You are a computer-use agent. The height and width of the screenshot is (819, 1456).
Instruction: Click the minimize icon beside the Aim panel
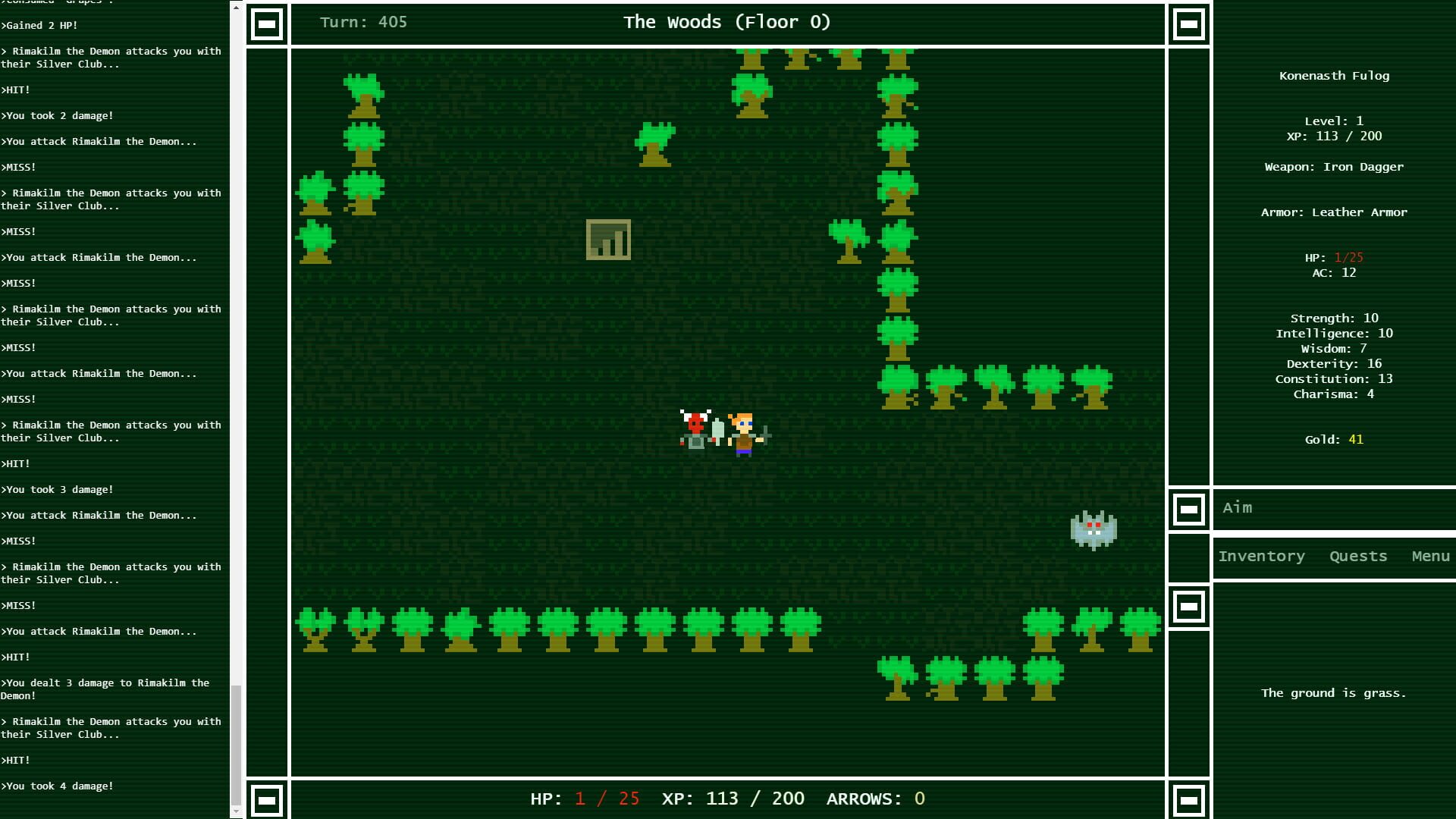(x=1189, y=510)
